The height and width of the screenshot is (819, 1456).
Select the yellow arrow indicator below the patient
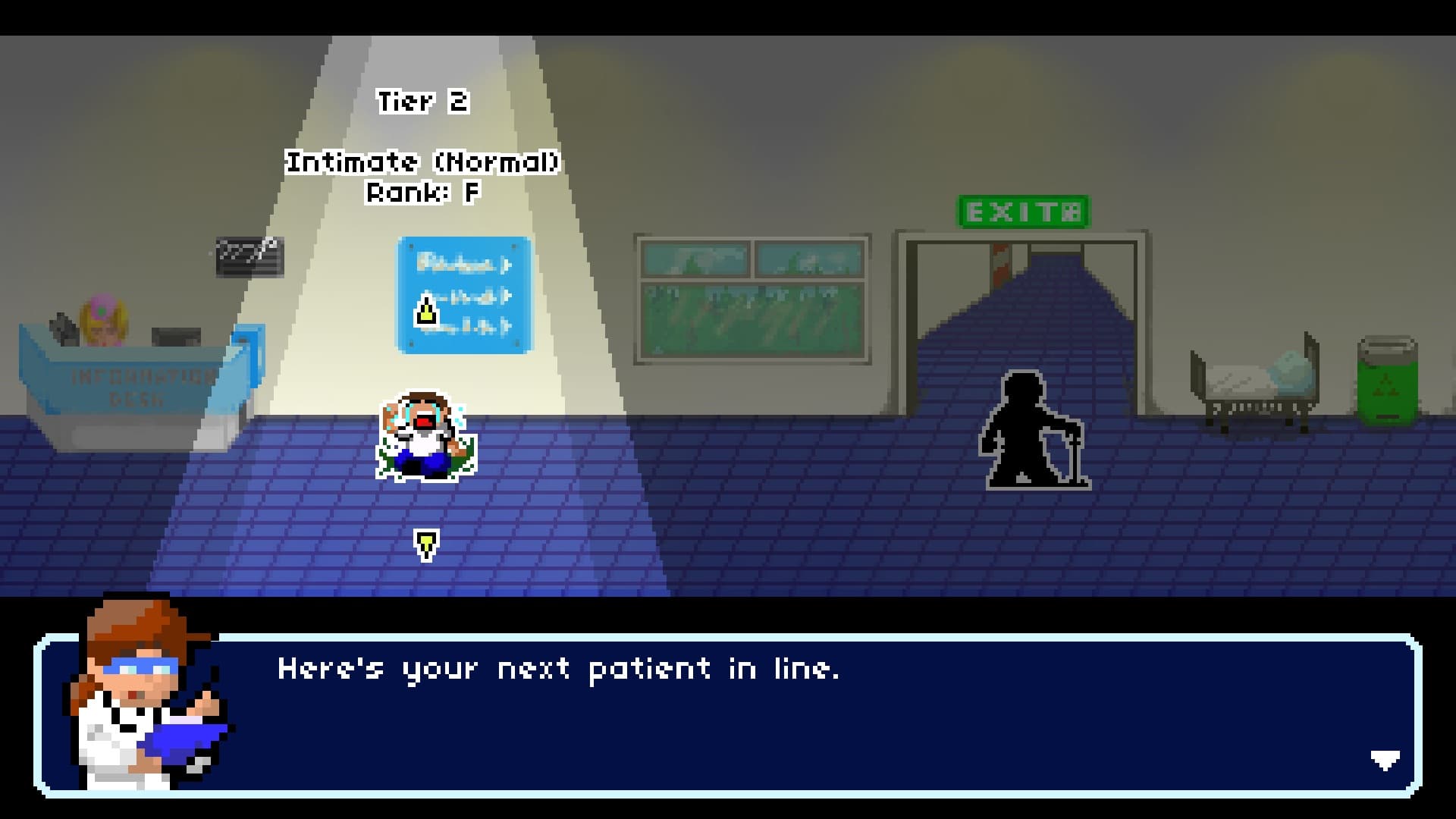(x=425, y=542)
